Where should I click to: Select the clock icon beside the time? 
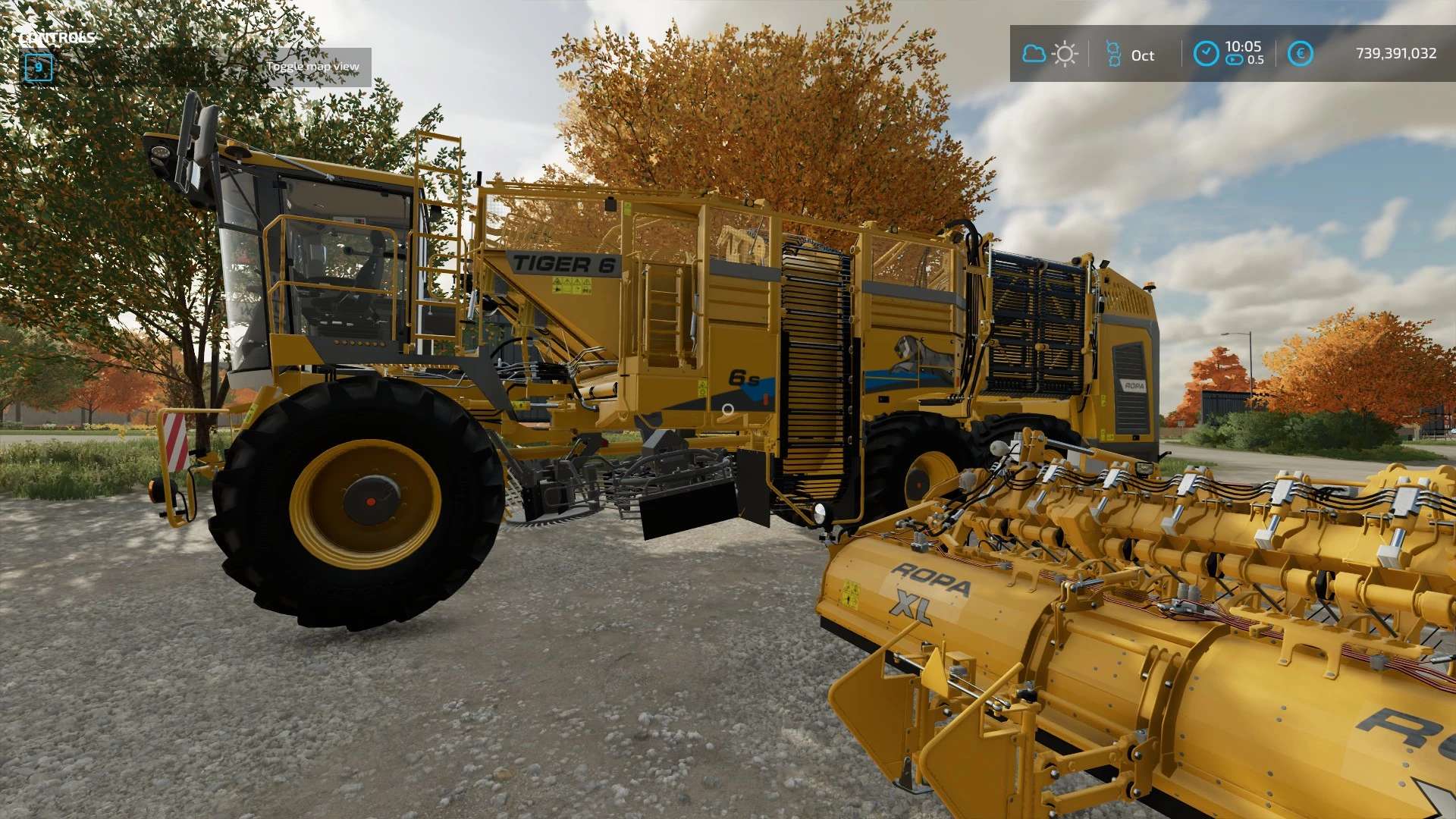point(1206,54)
